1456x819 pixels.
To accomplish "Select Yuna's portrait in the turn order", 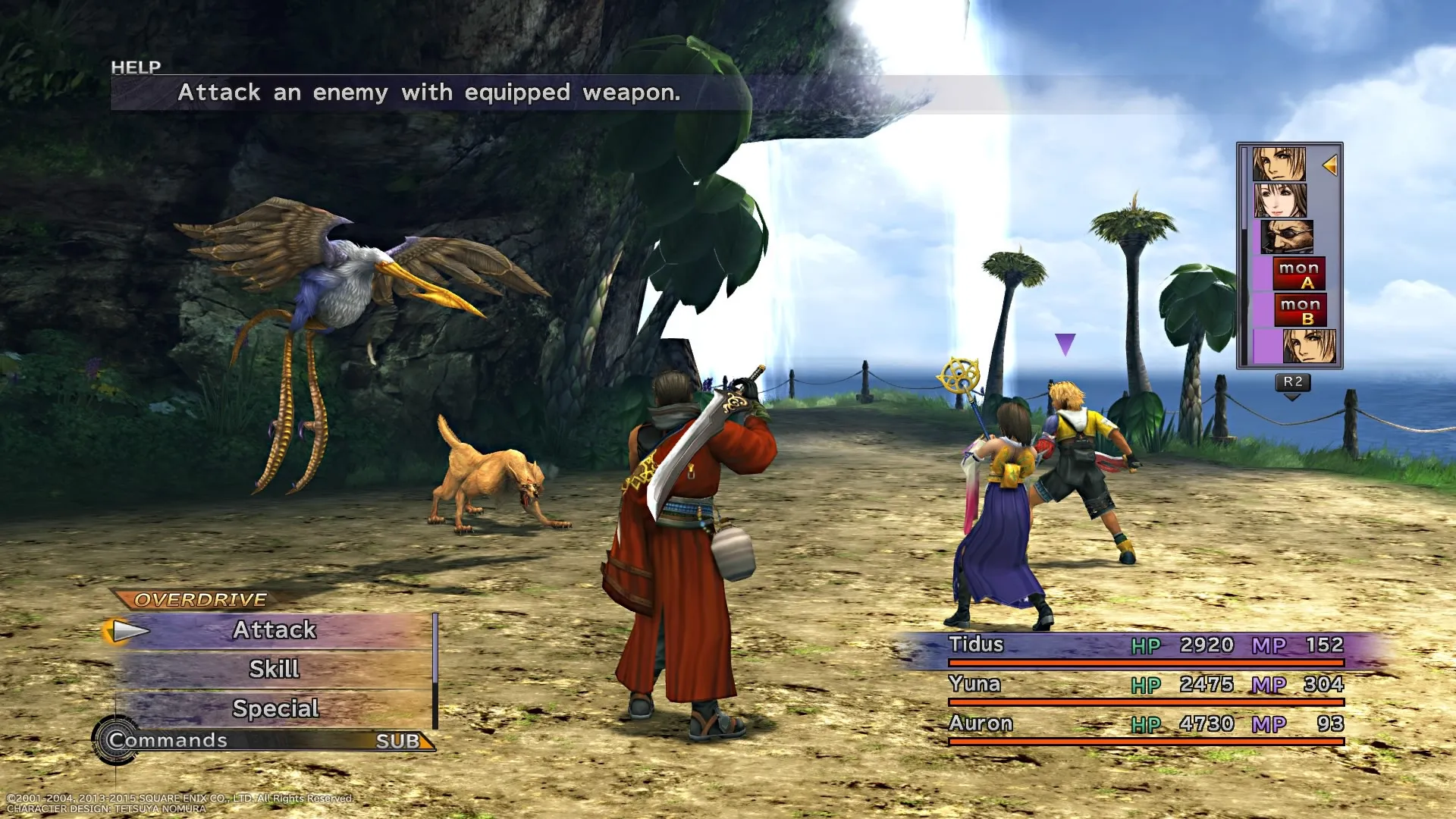I will 1279,200.
